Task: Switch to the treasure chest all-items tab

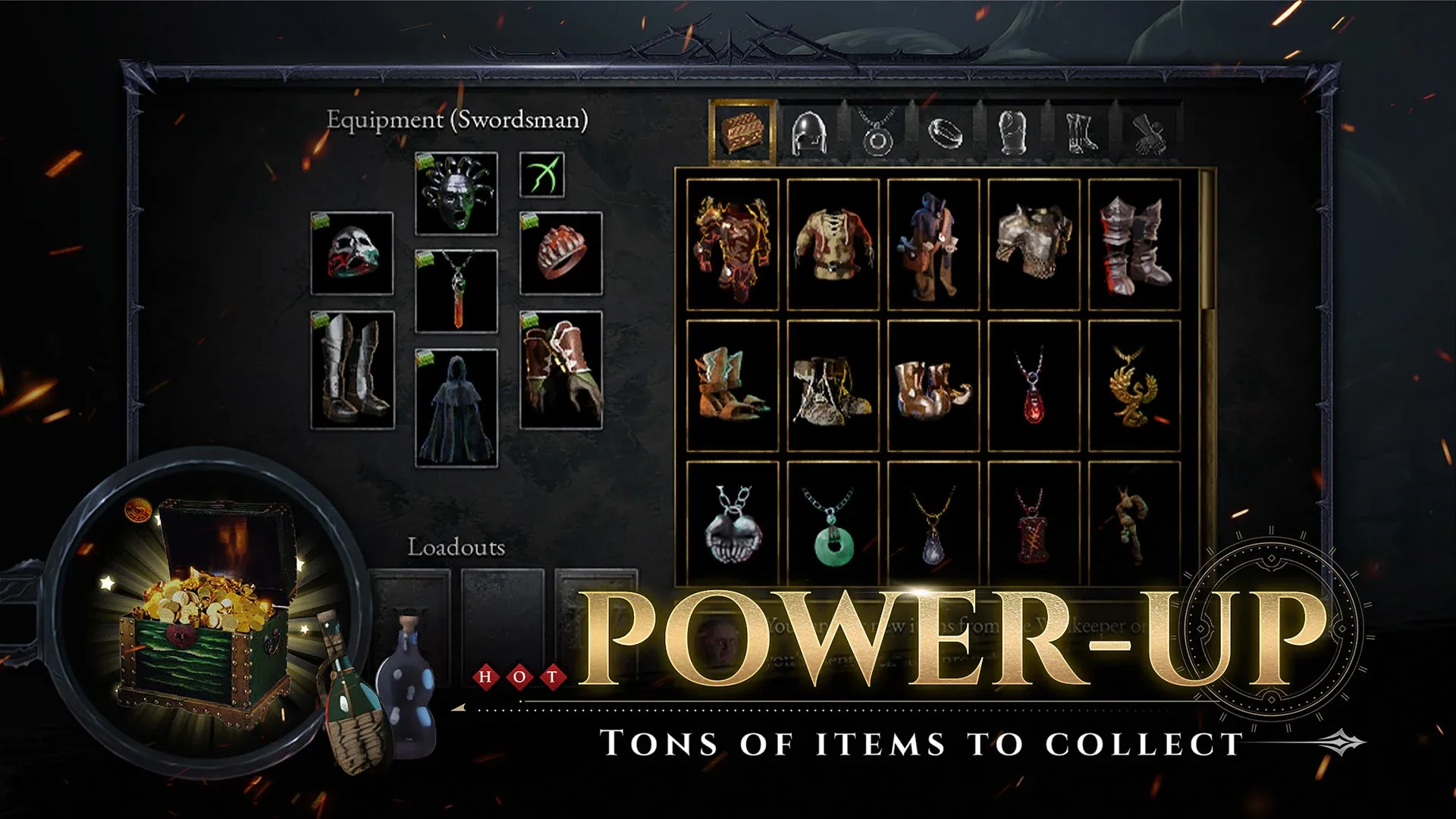Action: tap(742, 132)
